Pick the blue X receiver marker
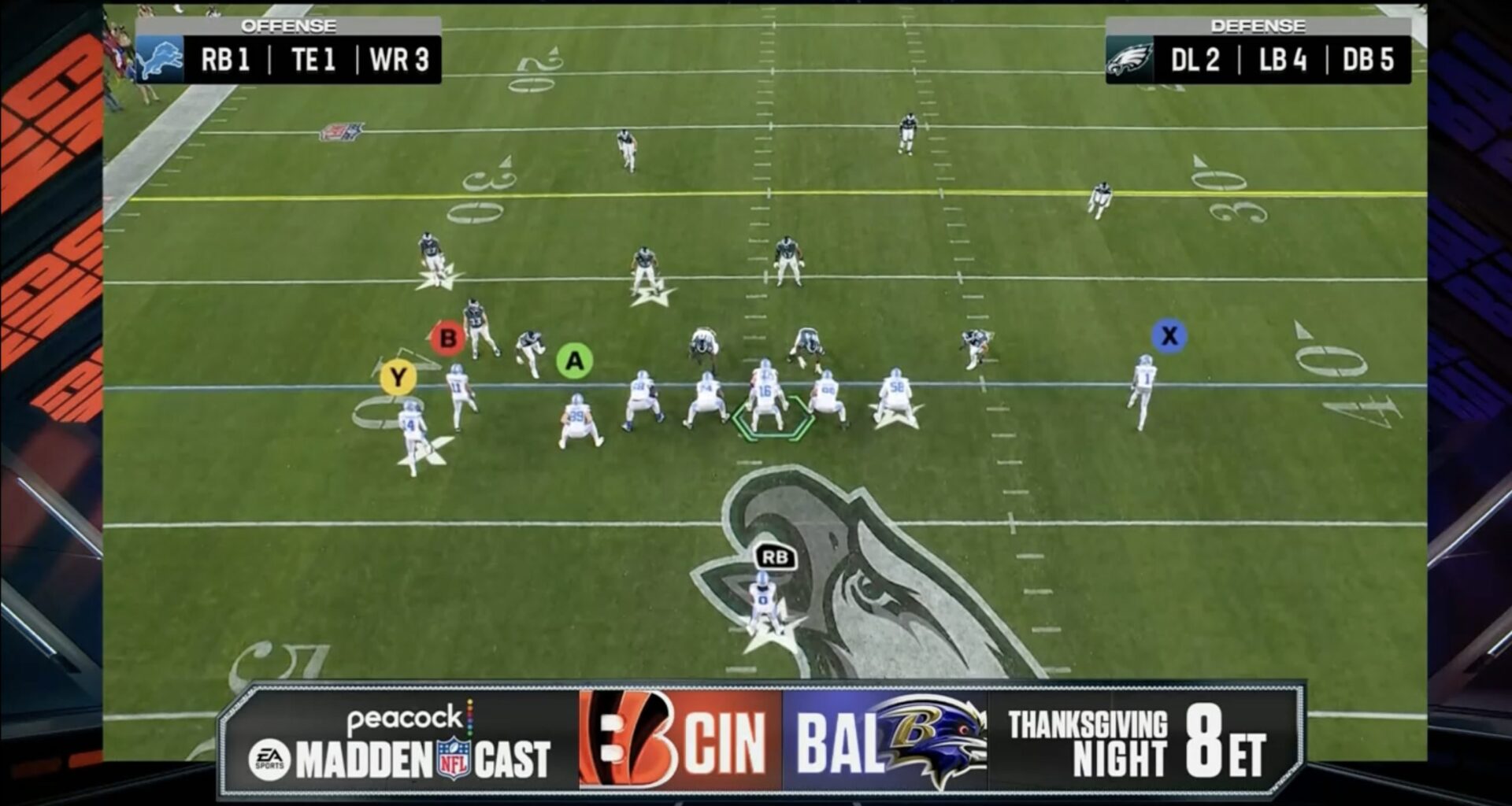This screenshot has width=1512, height=806. tap(1169, 336)
